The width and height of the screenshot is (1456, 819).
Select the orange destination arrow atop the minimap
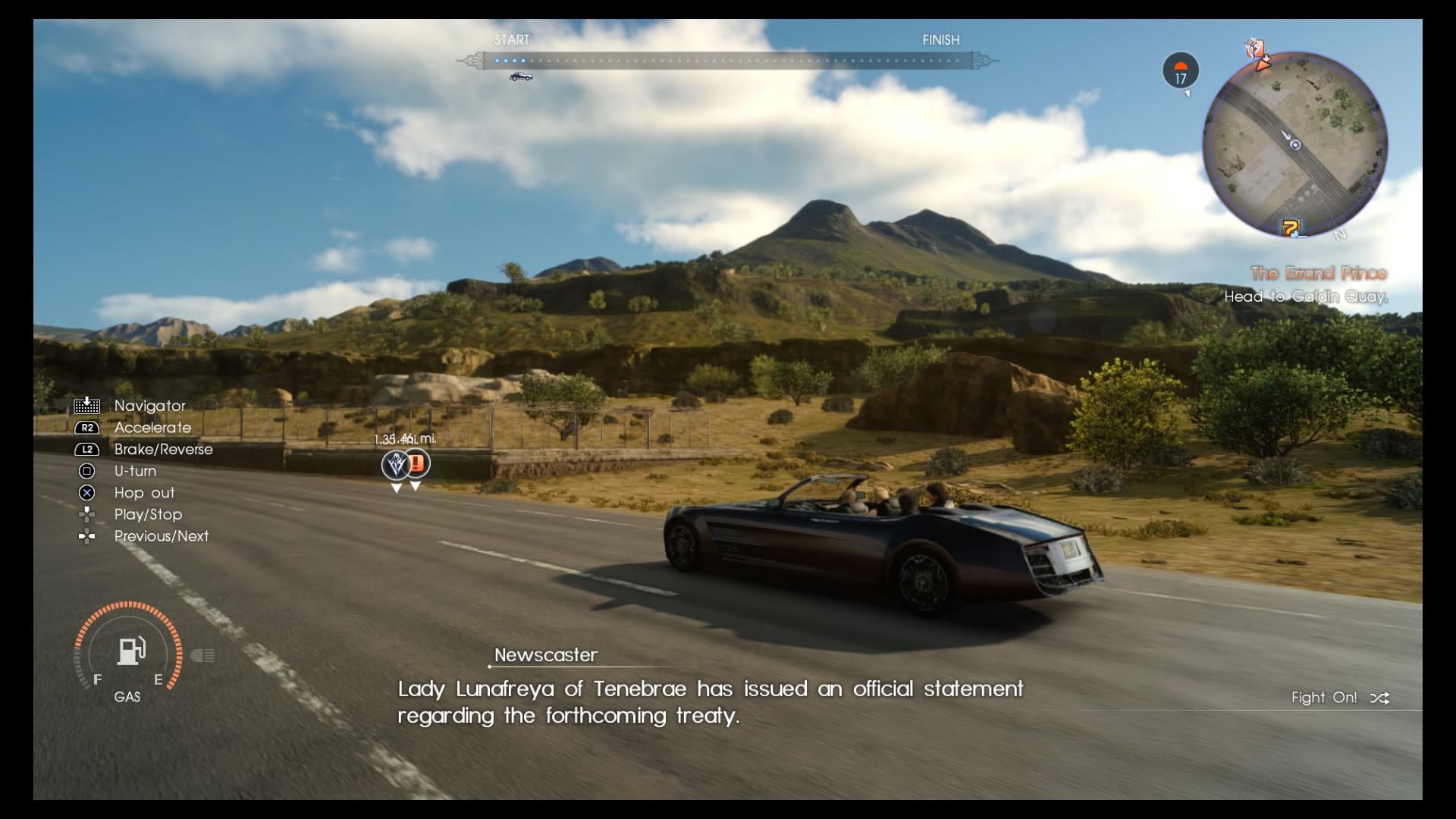tap(1262, 64)
